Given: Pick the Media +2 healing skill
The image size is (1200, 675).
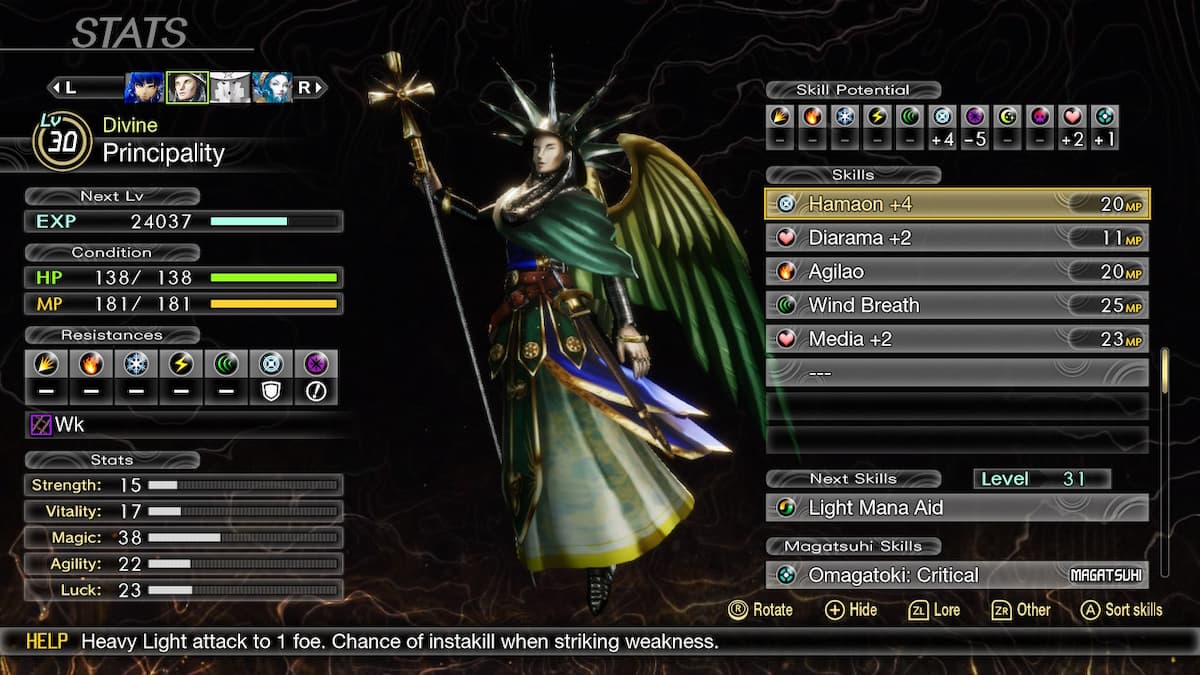Looking at the screenshot, I should point(956,339).
